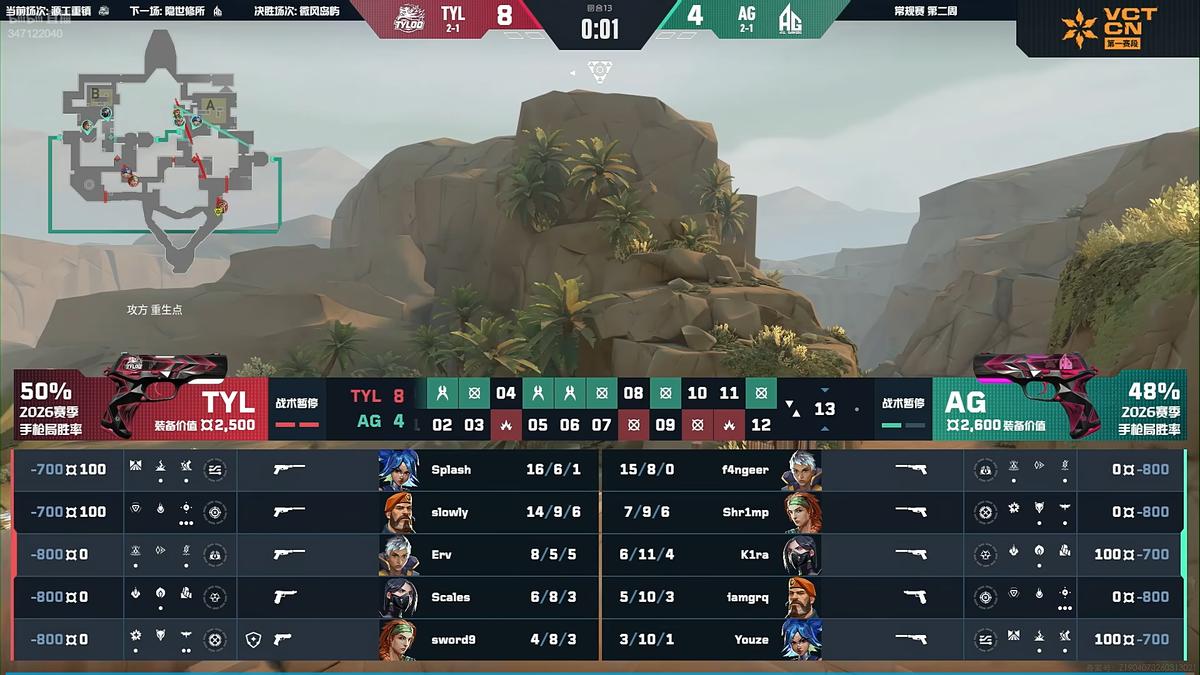Click the minimap in the top-left corner
This screenshot has height=675, width=1200.
[x=165, y=150]
